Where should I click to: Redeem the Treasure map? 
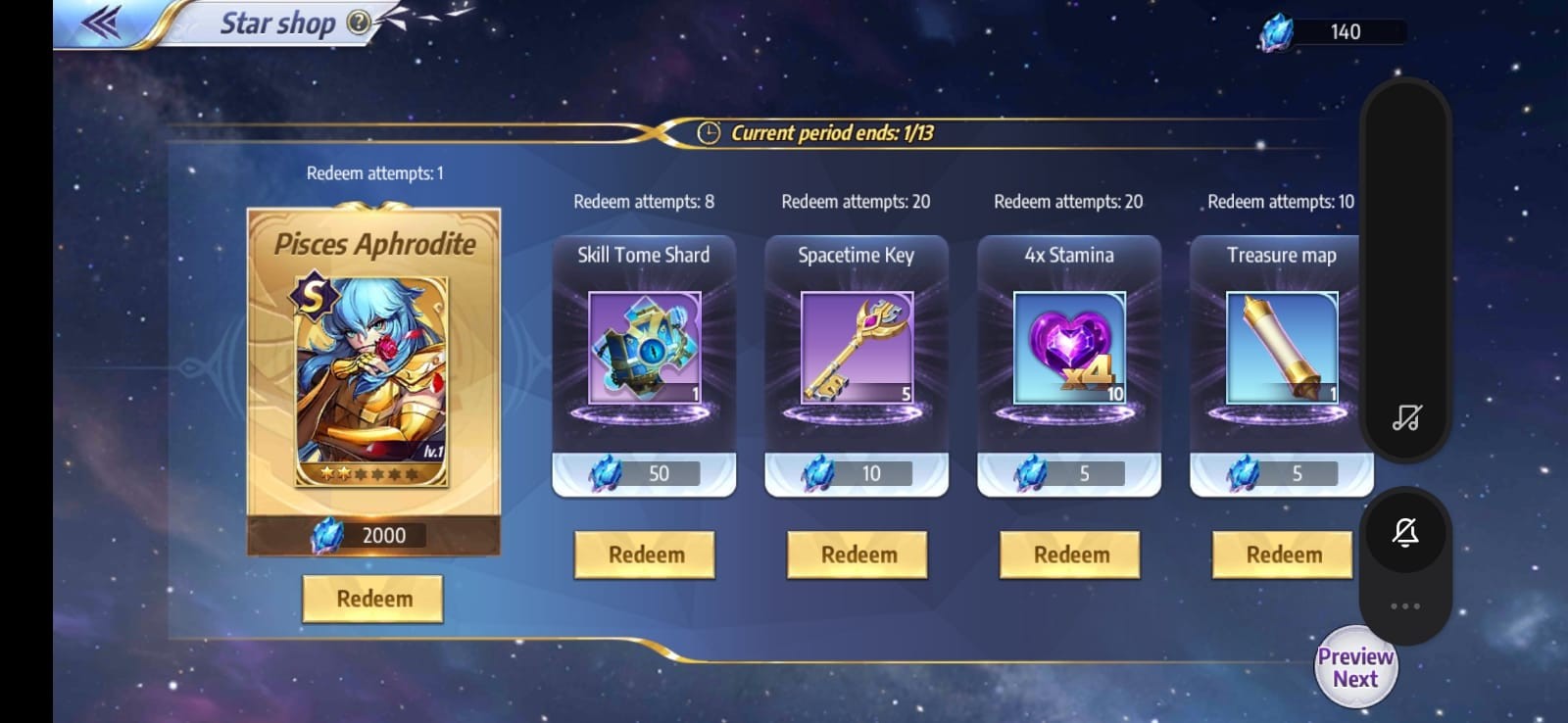[1283, 554]
